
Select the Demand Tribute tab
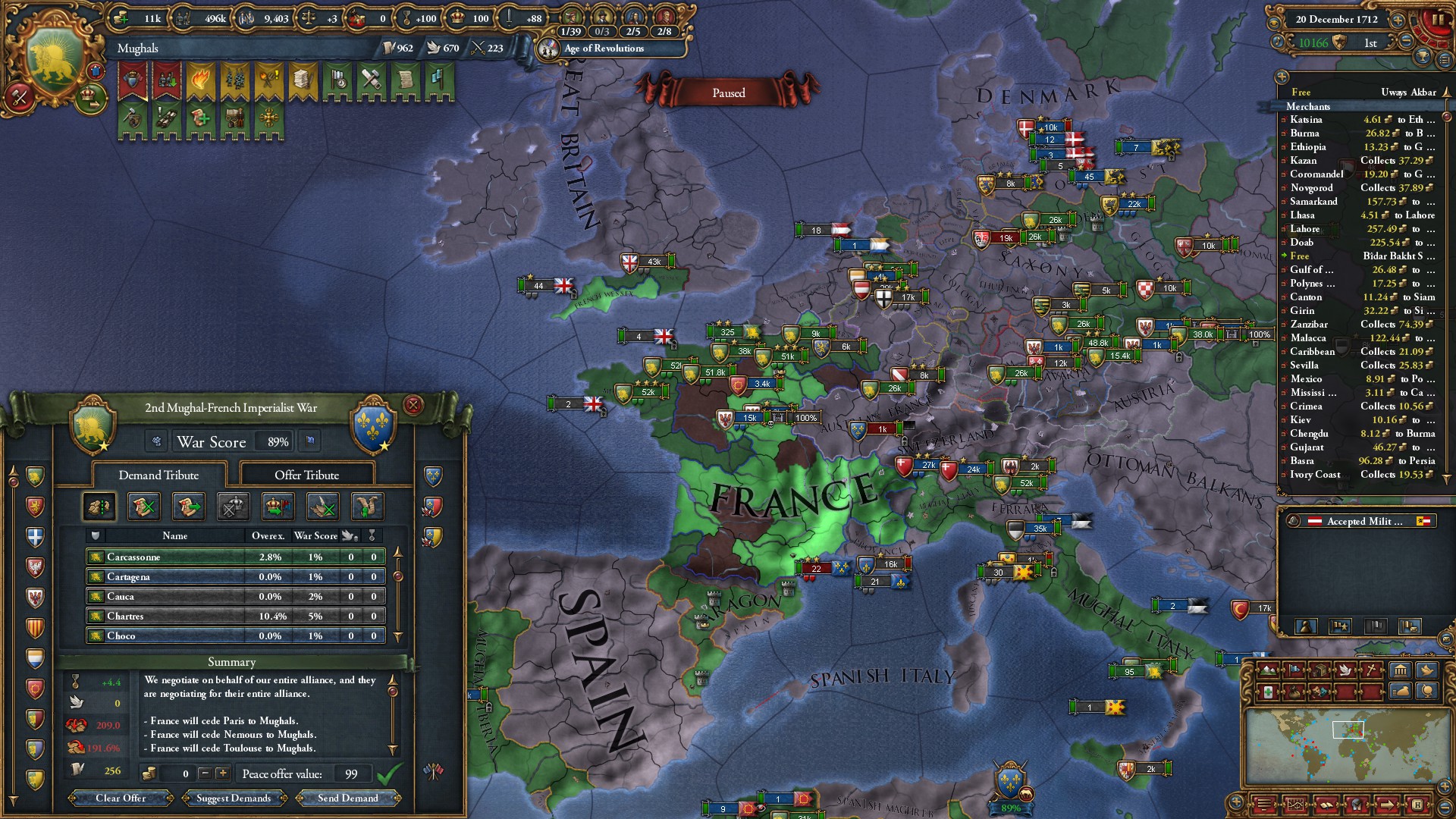158,475
